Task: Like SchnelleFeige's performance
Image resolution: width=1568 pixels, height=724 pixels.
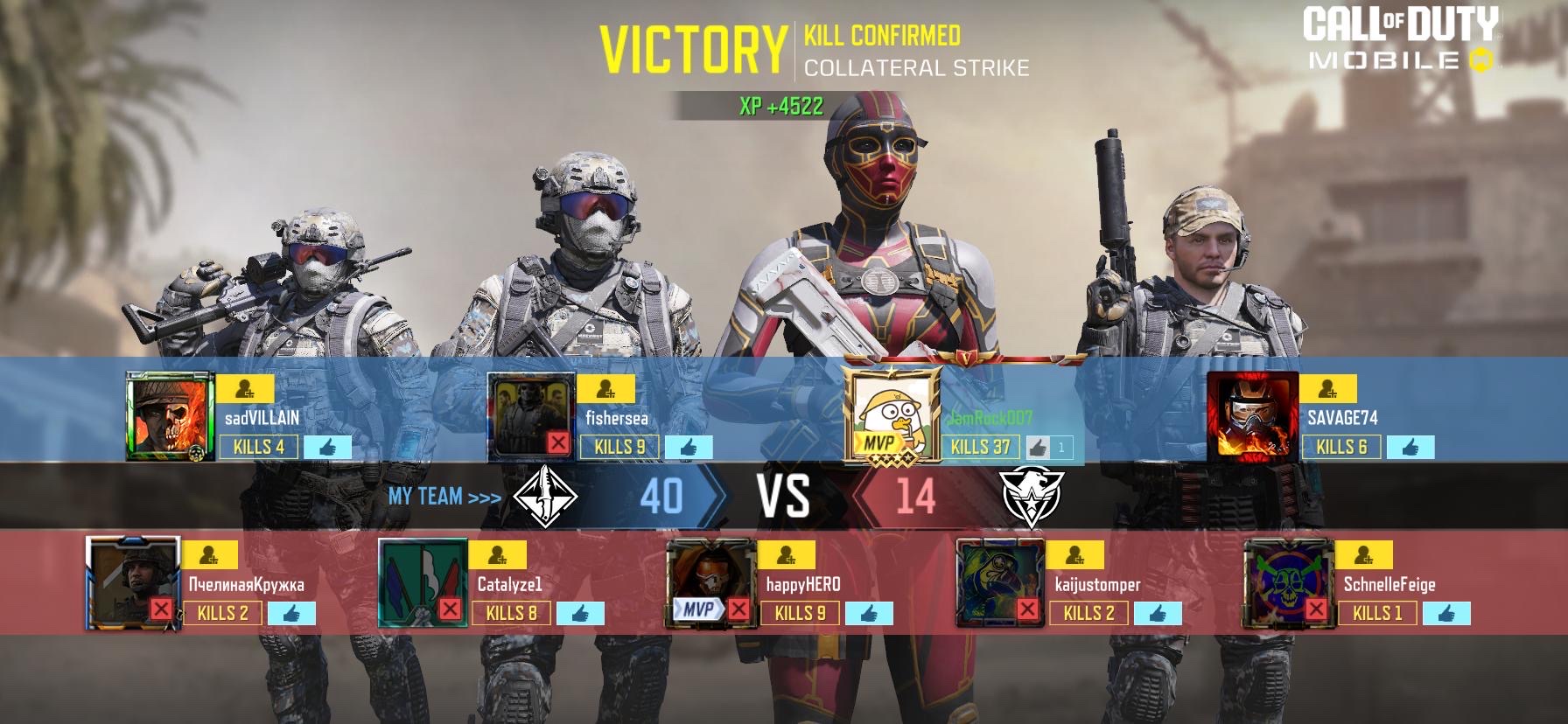Action: tap(1446, 614)
